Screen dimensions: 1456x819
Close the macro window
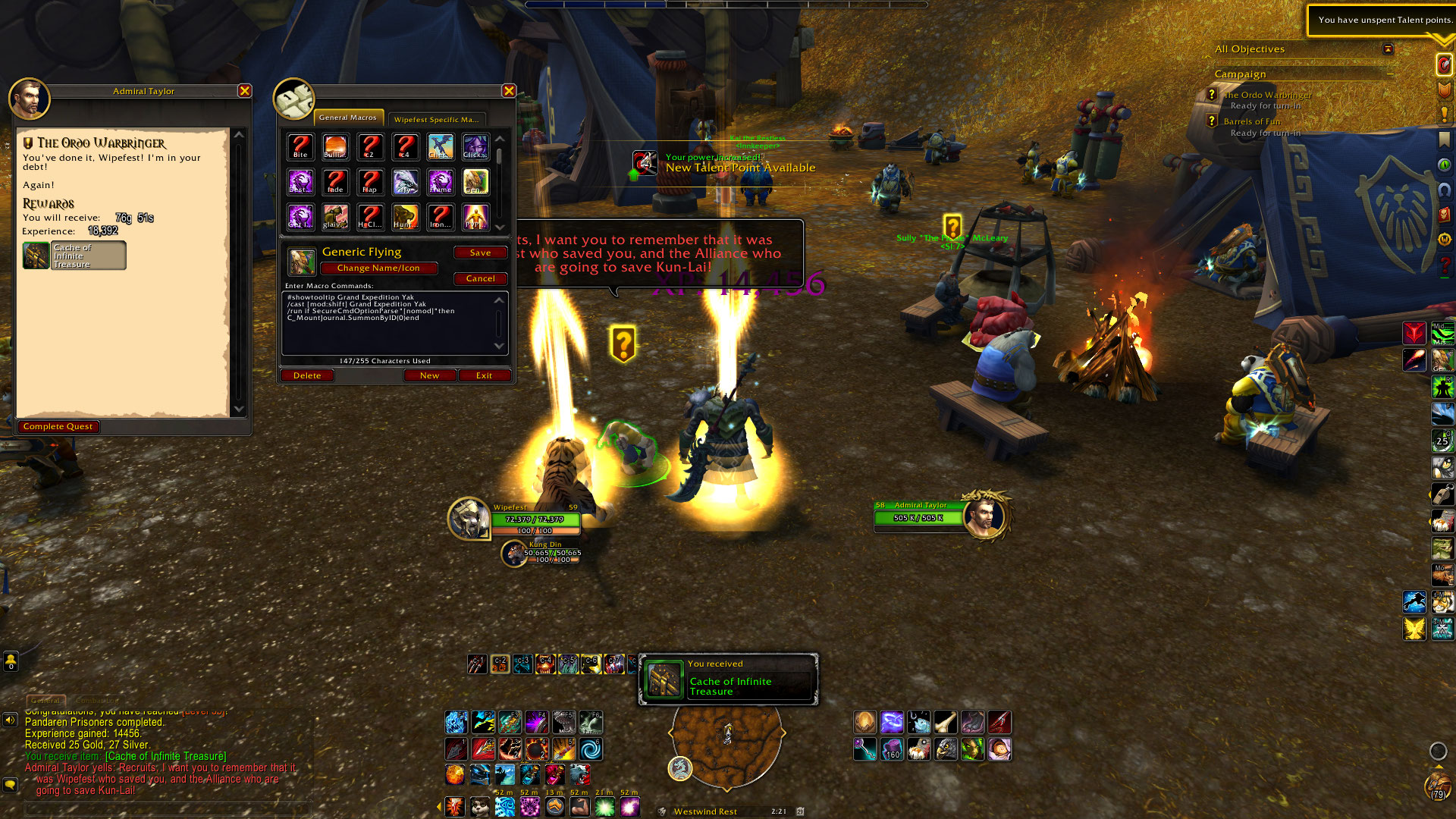(x=509, y=91)
